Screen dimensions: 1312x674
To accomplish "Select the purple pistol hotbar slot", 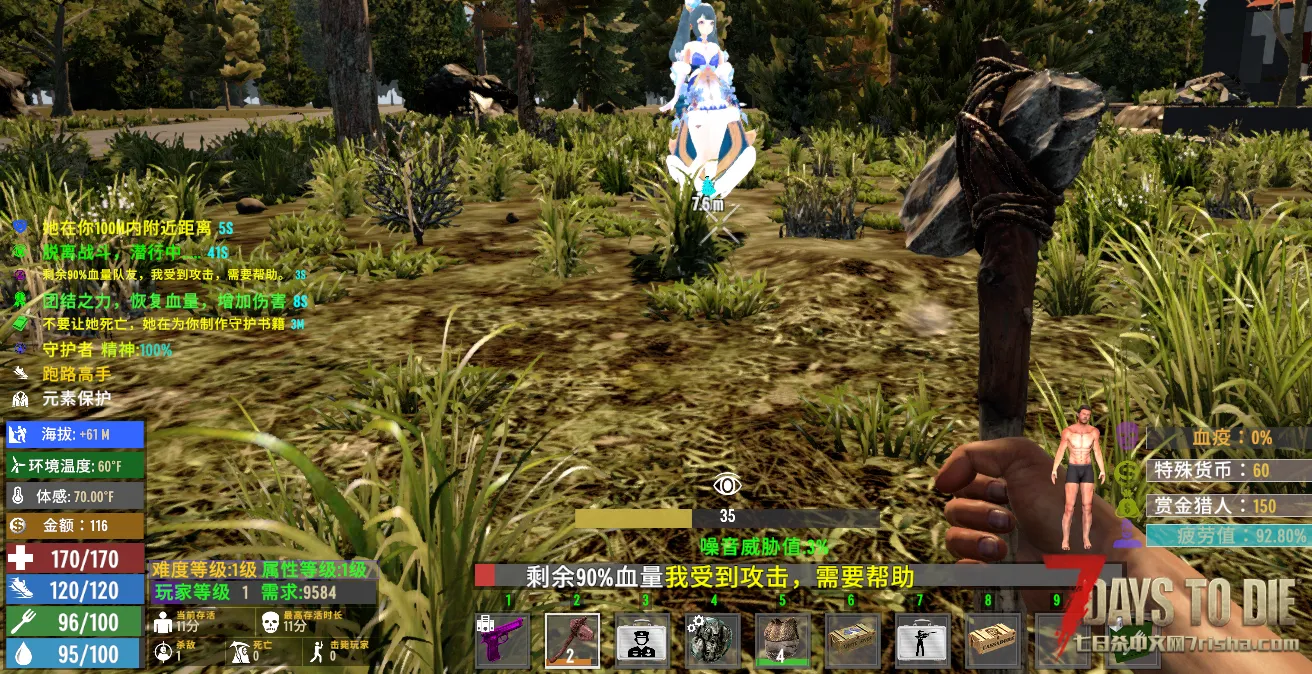I will (503, 641).
